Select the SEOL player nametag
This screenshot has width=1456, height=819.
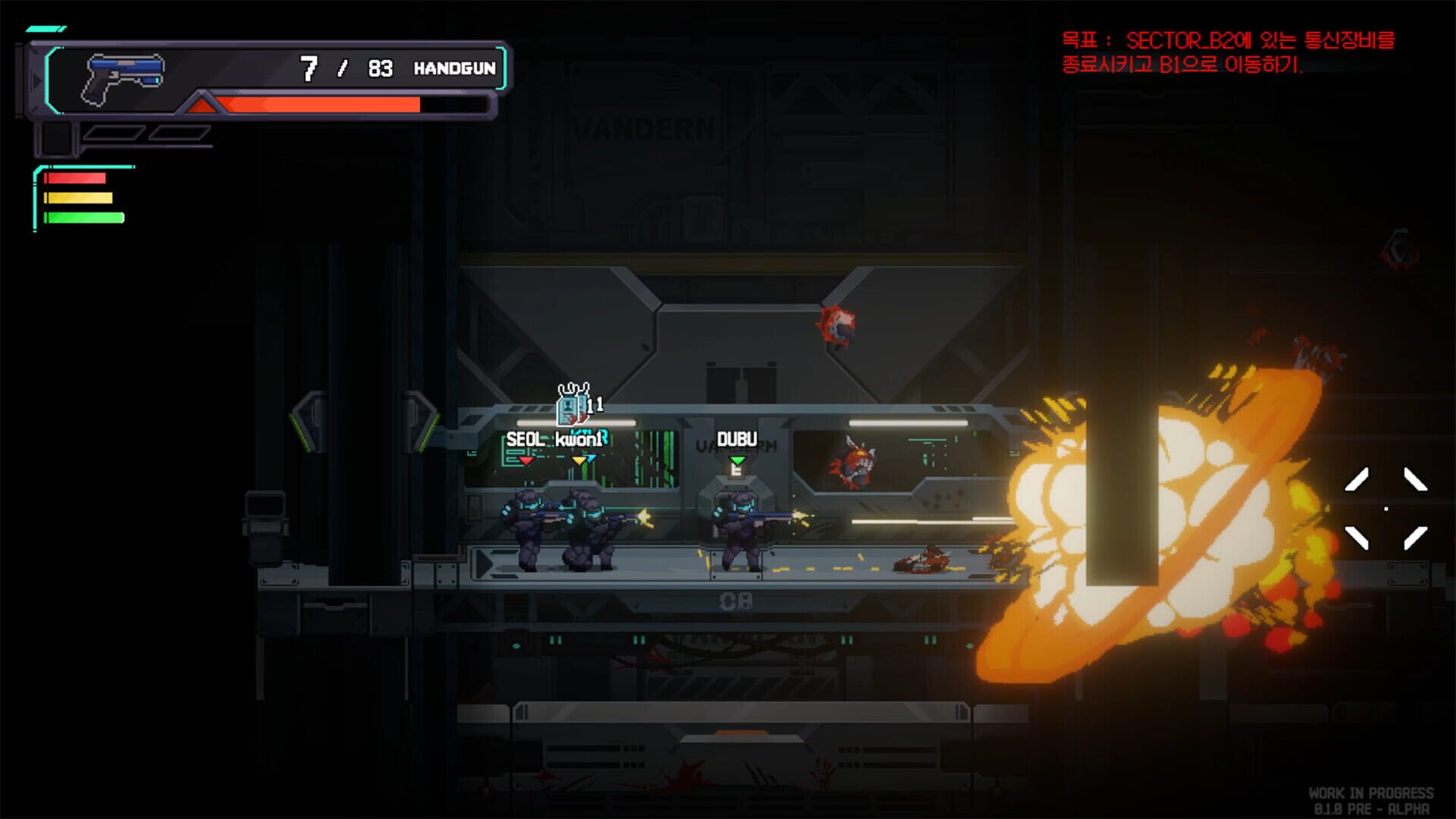click(526, 439)
